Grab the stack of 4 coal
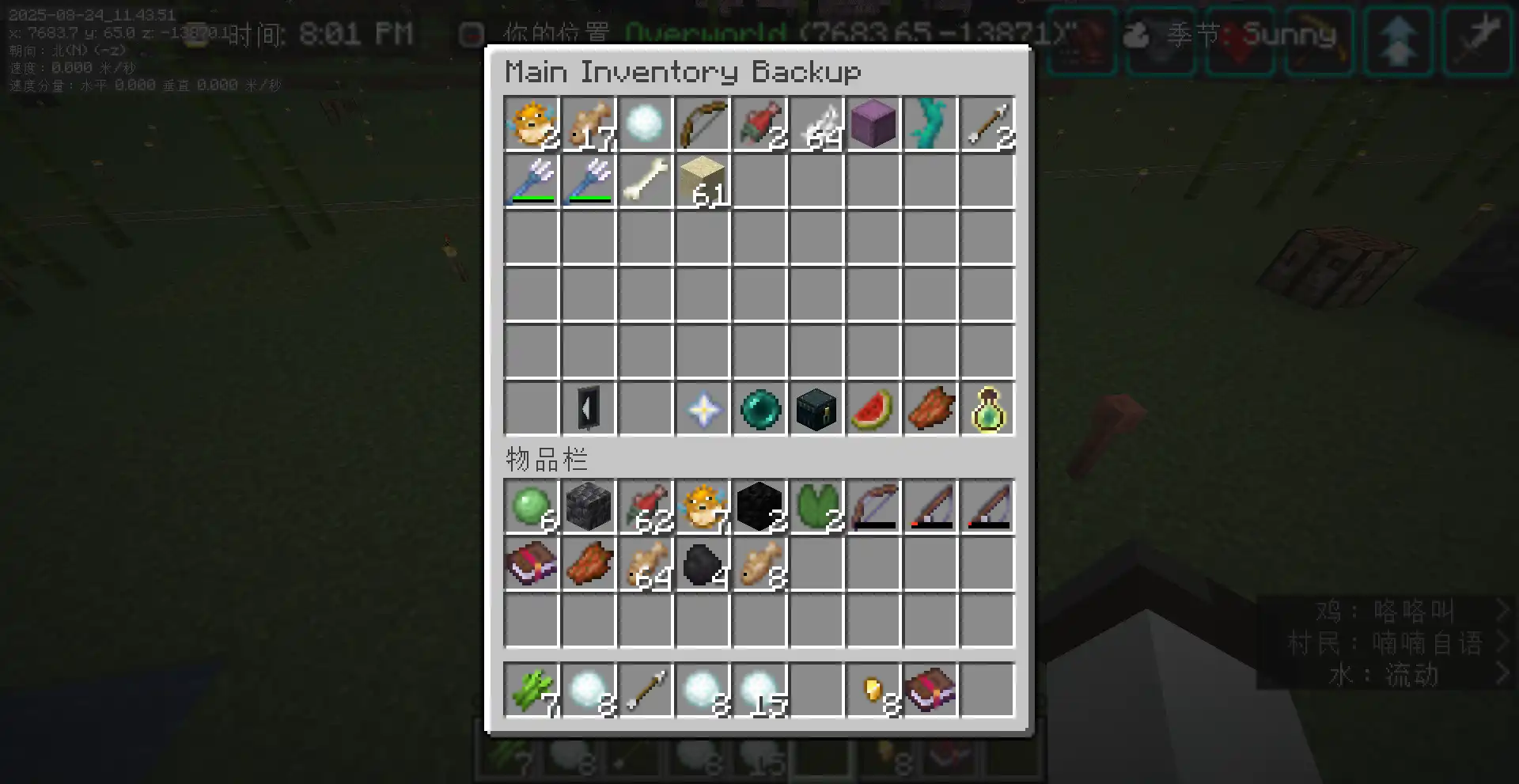The height and width of the screenshot is (784, 1519). pyautogui.click(x=703, y=563)
